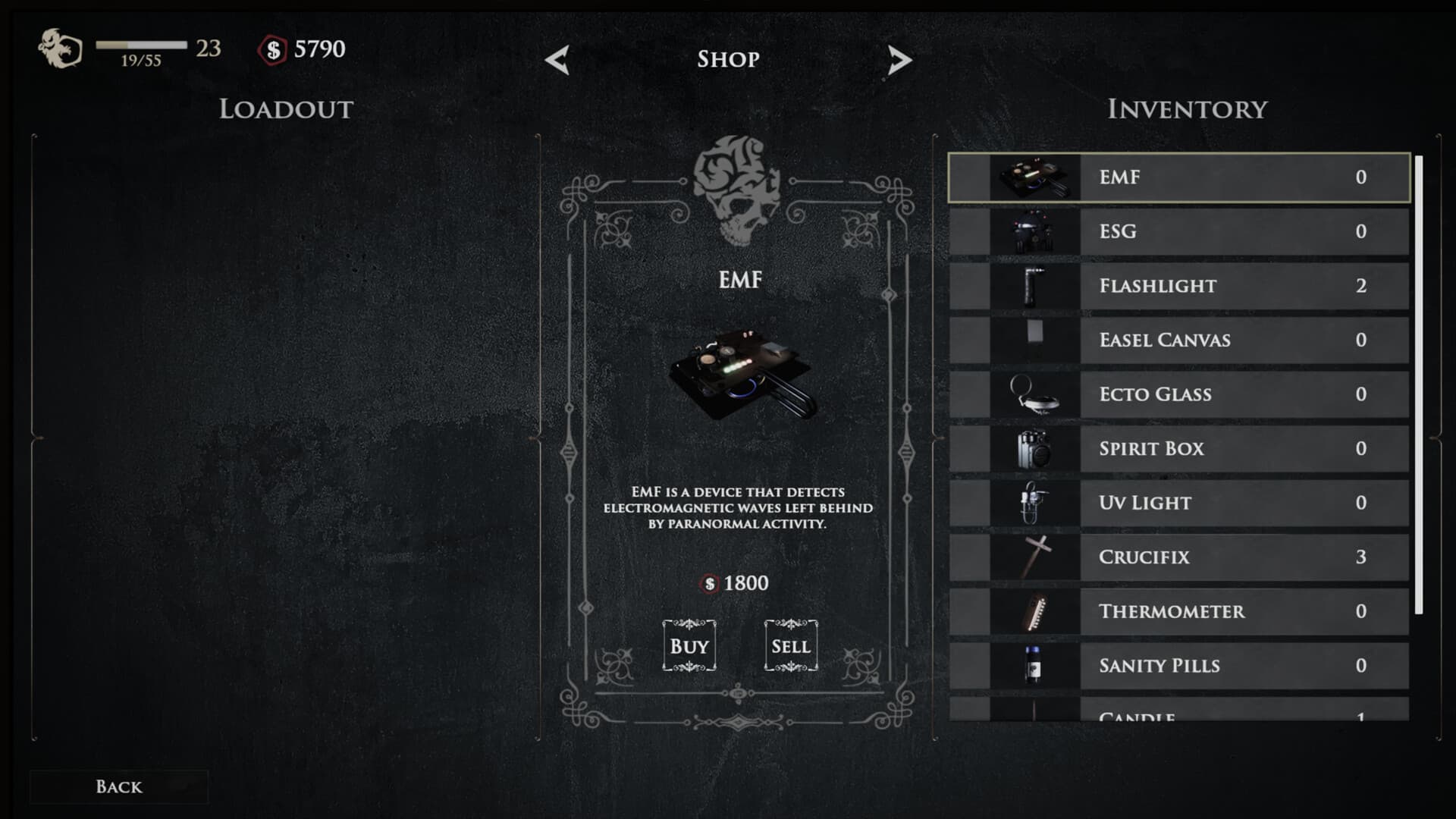Screen dimensions: 1456x819
Task: Click the Spirit Box icon
Action: pos(1033,448)
